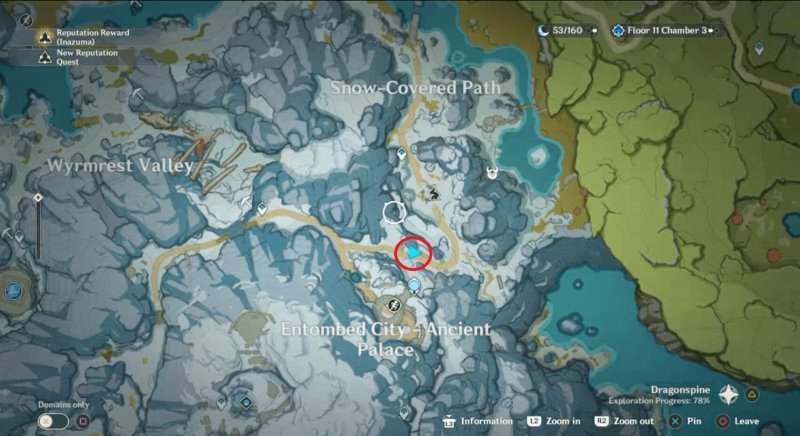Click the white circle marker above the player

click(395, 211)
